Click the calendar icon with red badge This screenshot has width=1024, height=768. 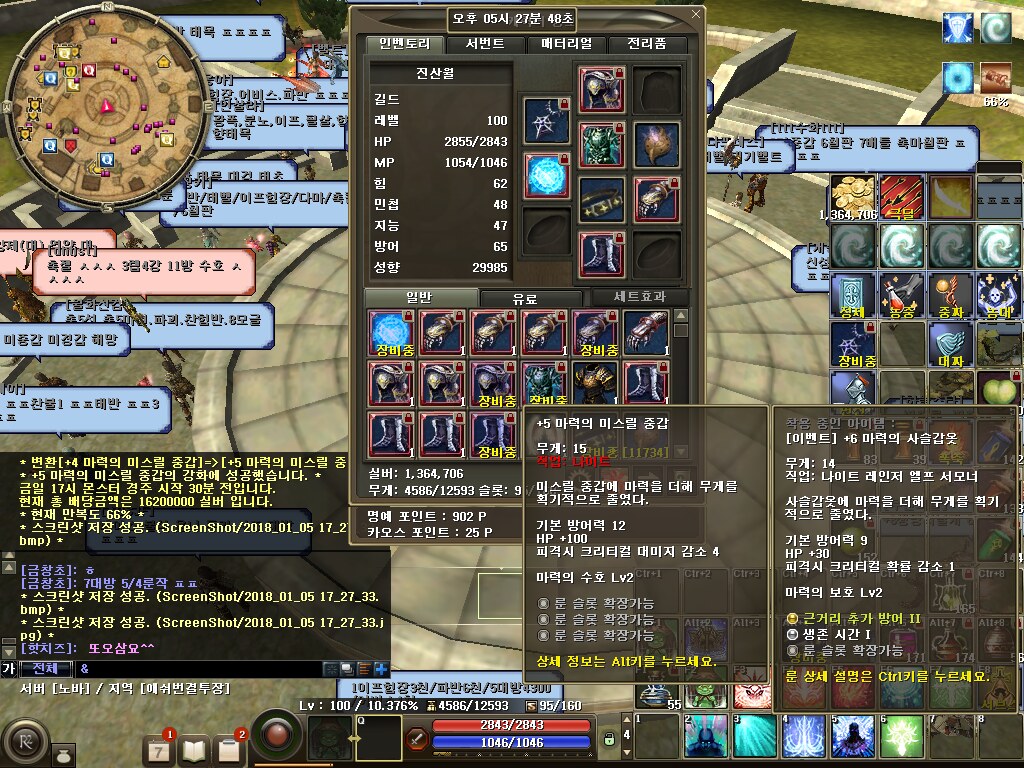pyautogui.click(x=158, y=748)
